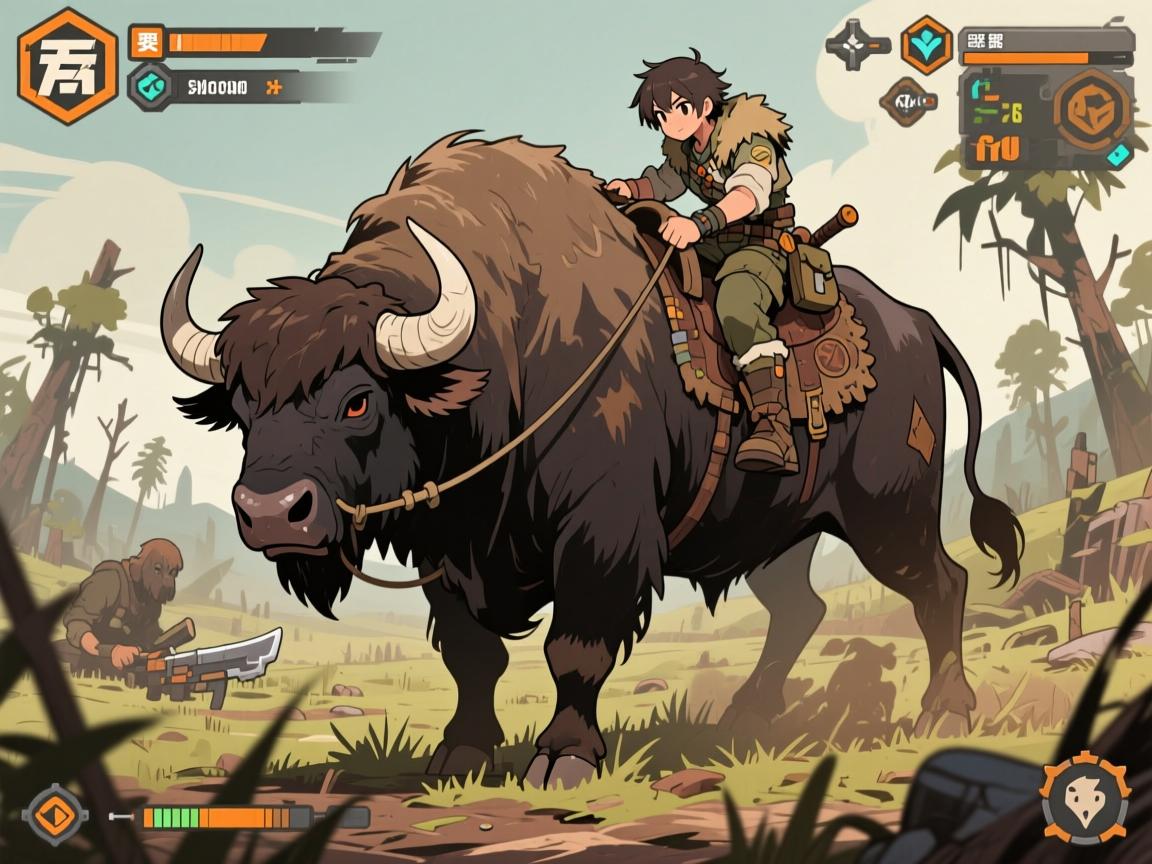Open the small brown diamond badge
This screenshot has width=1152, height=864.
click(907, 99)
